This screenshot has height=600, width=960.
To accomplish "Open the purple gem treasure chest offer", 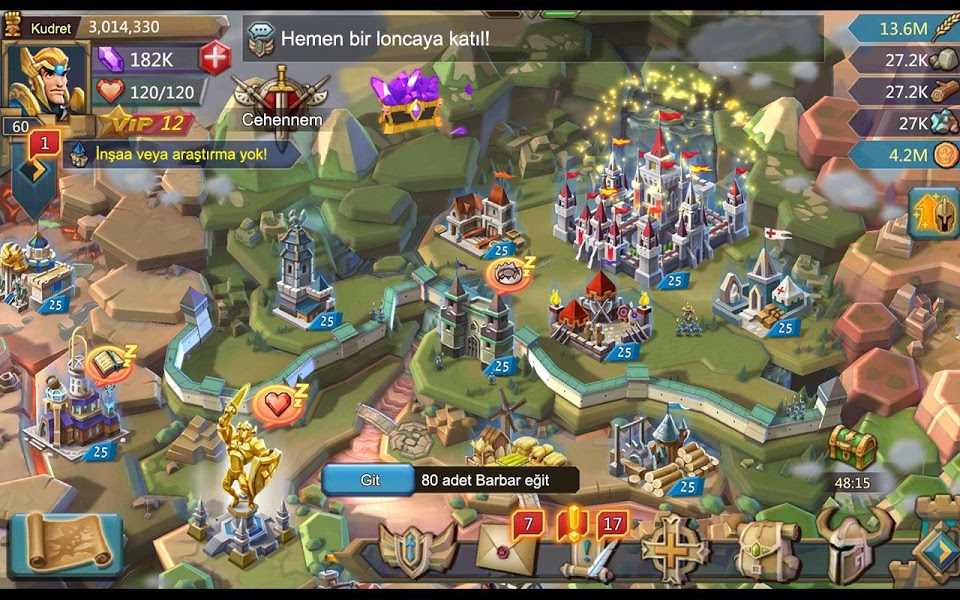I will click(410, 102).
